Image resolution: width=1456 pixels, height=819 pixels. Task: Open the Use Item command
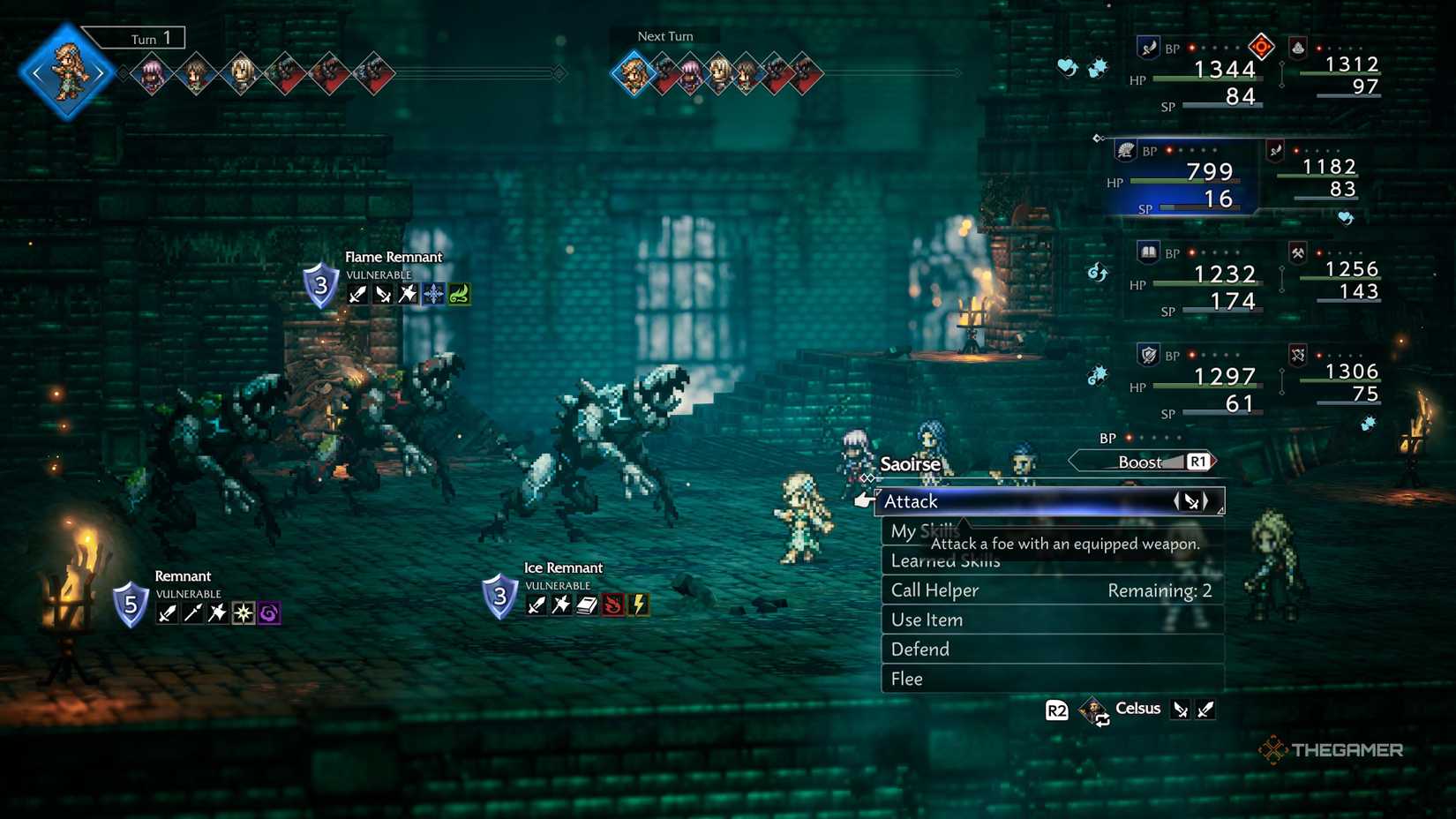tap(926, 620)
